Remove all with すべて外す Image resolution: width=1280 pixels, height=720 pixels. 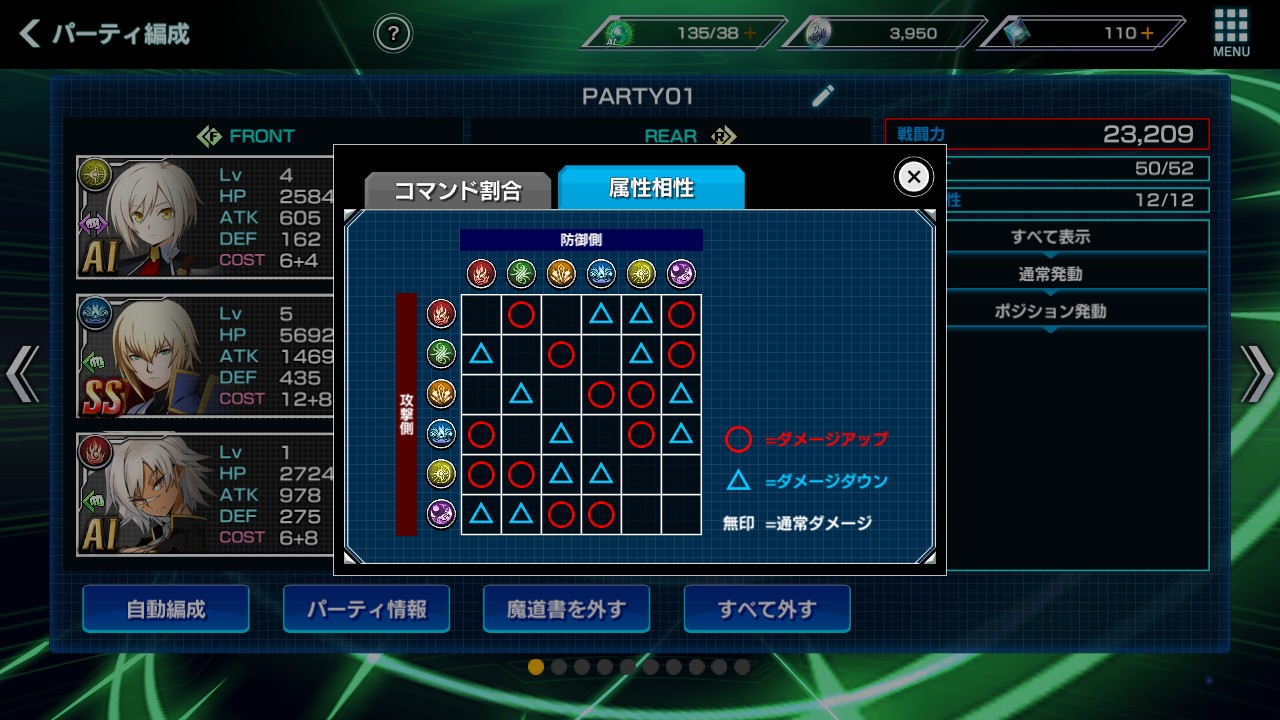pyautogui.click(x=767, y=609)
